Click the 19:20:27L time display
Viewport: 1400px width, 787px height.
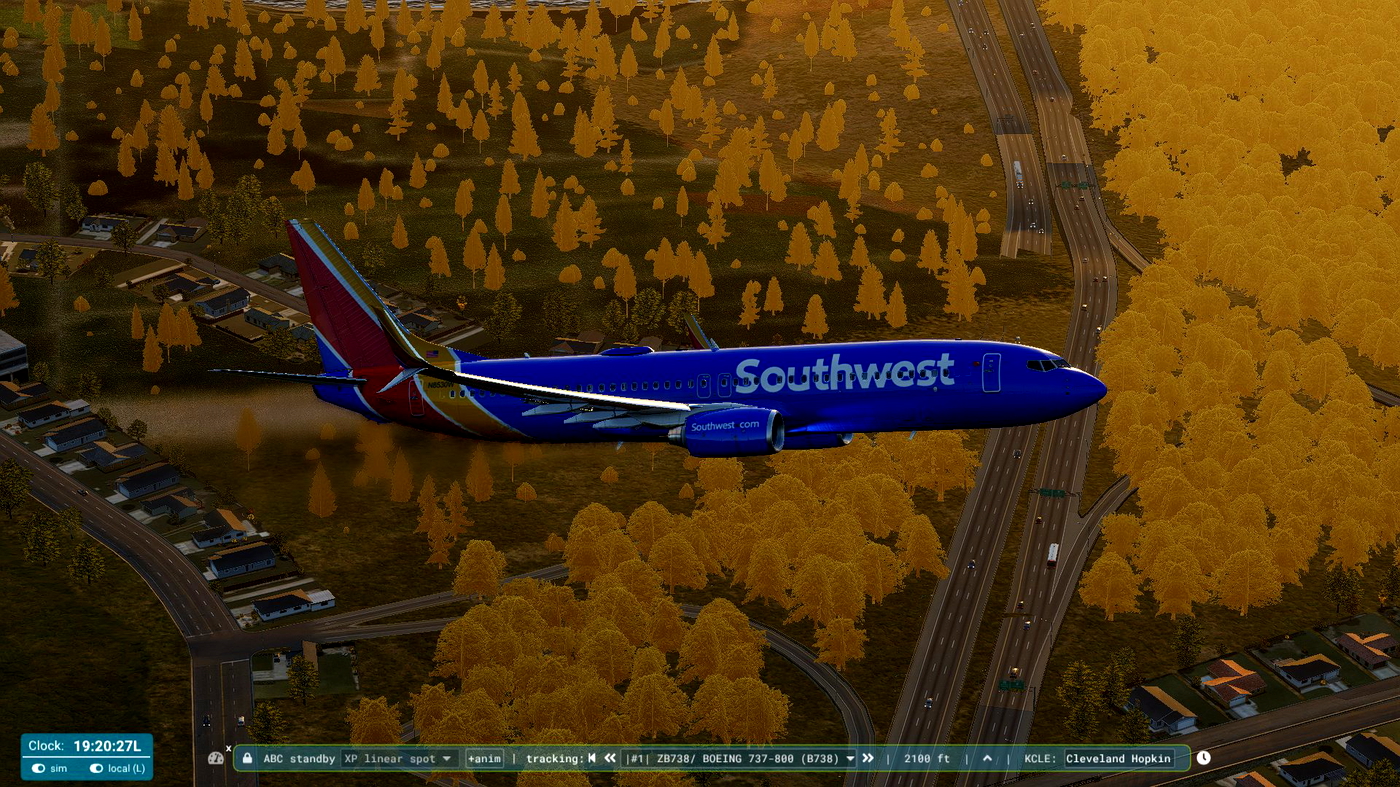click(x=105, y=746)
